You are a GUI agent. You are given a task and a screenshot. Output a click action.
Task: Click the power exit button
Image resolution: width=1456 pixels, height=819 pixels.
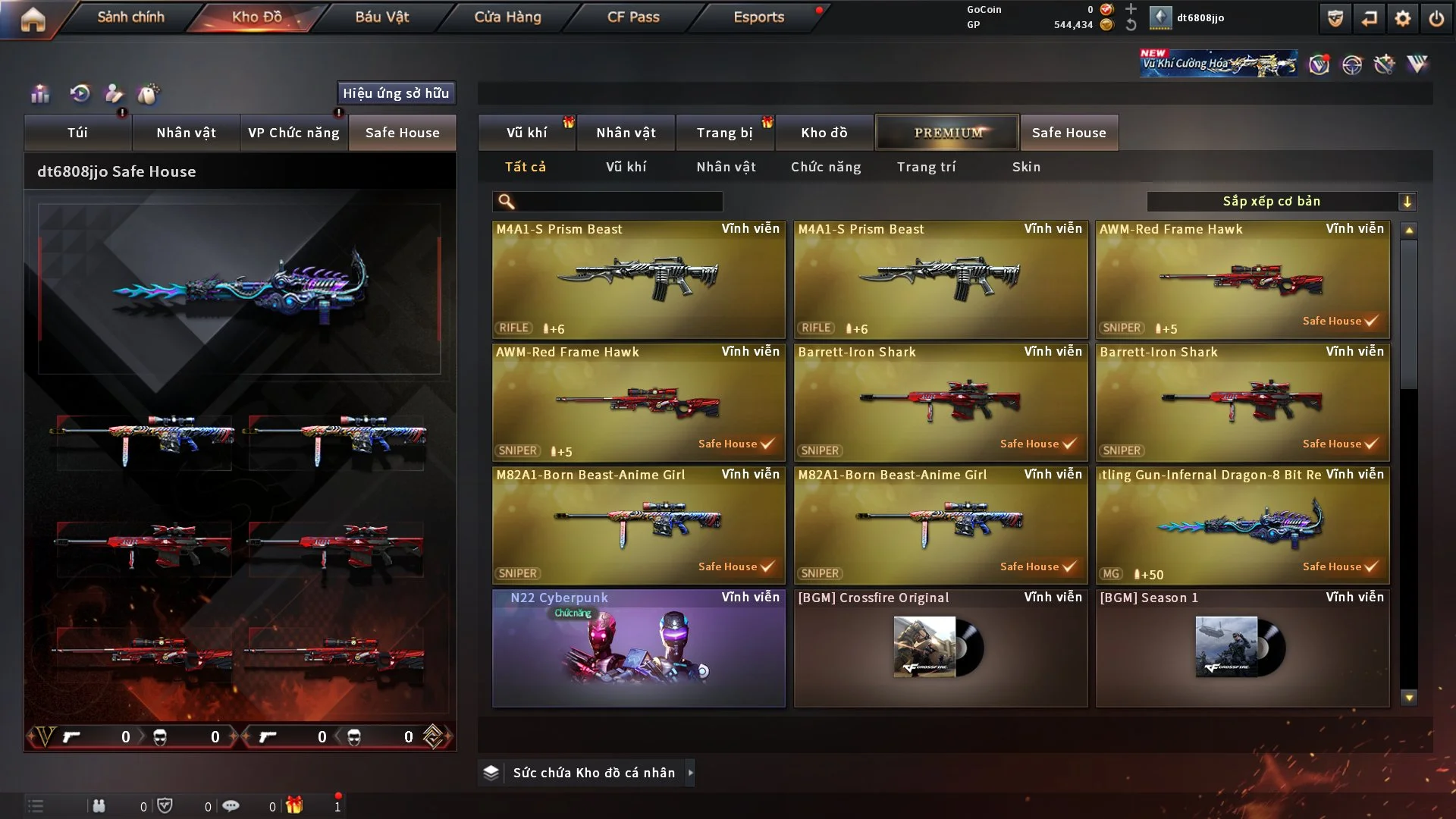[1436, 18]
